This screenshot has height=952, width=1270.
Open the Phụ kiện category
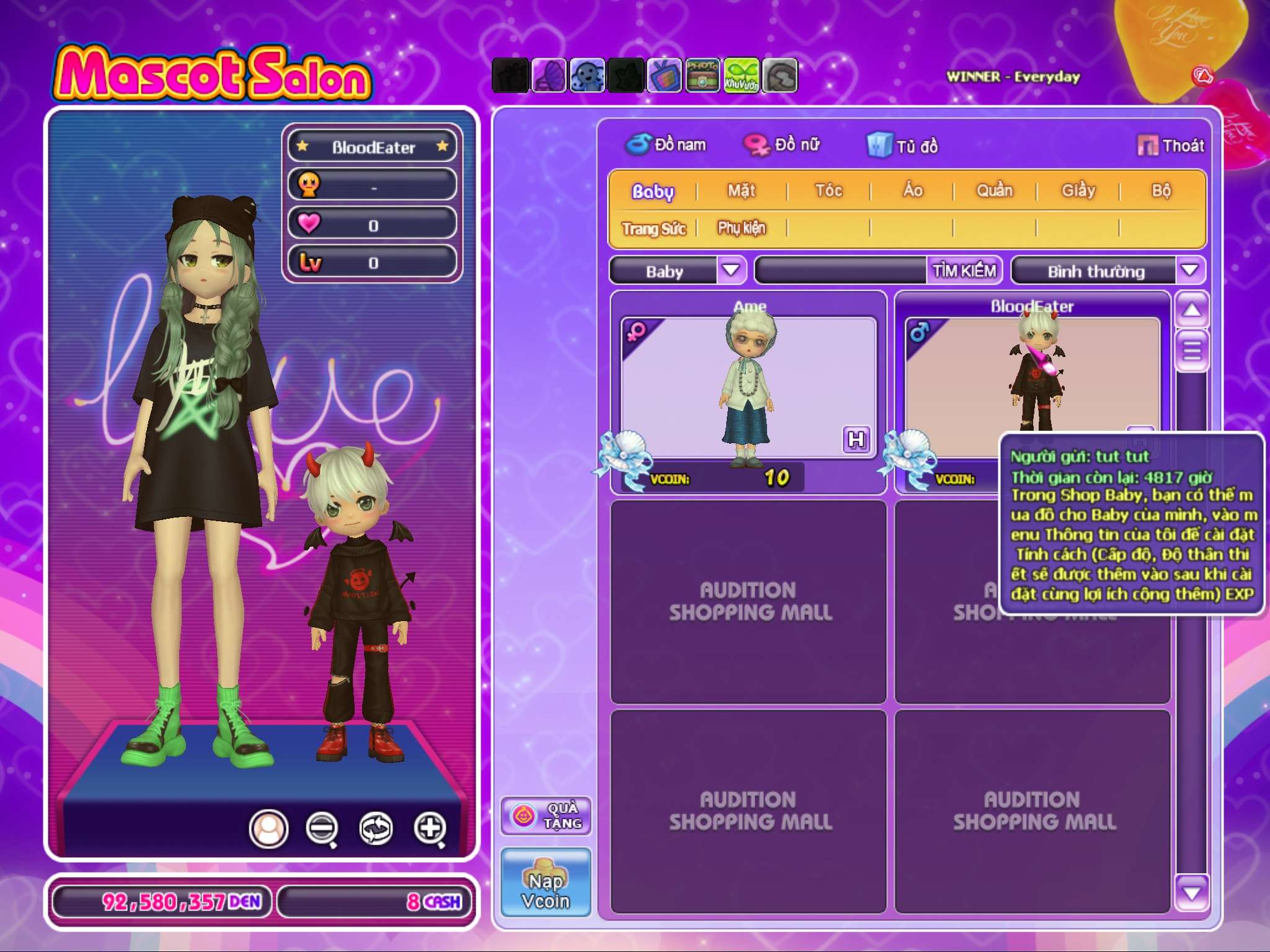point(742,229)
